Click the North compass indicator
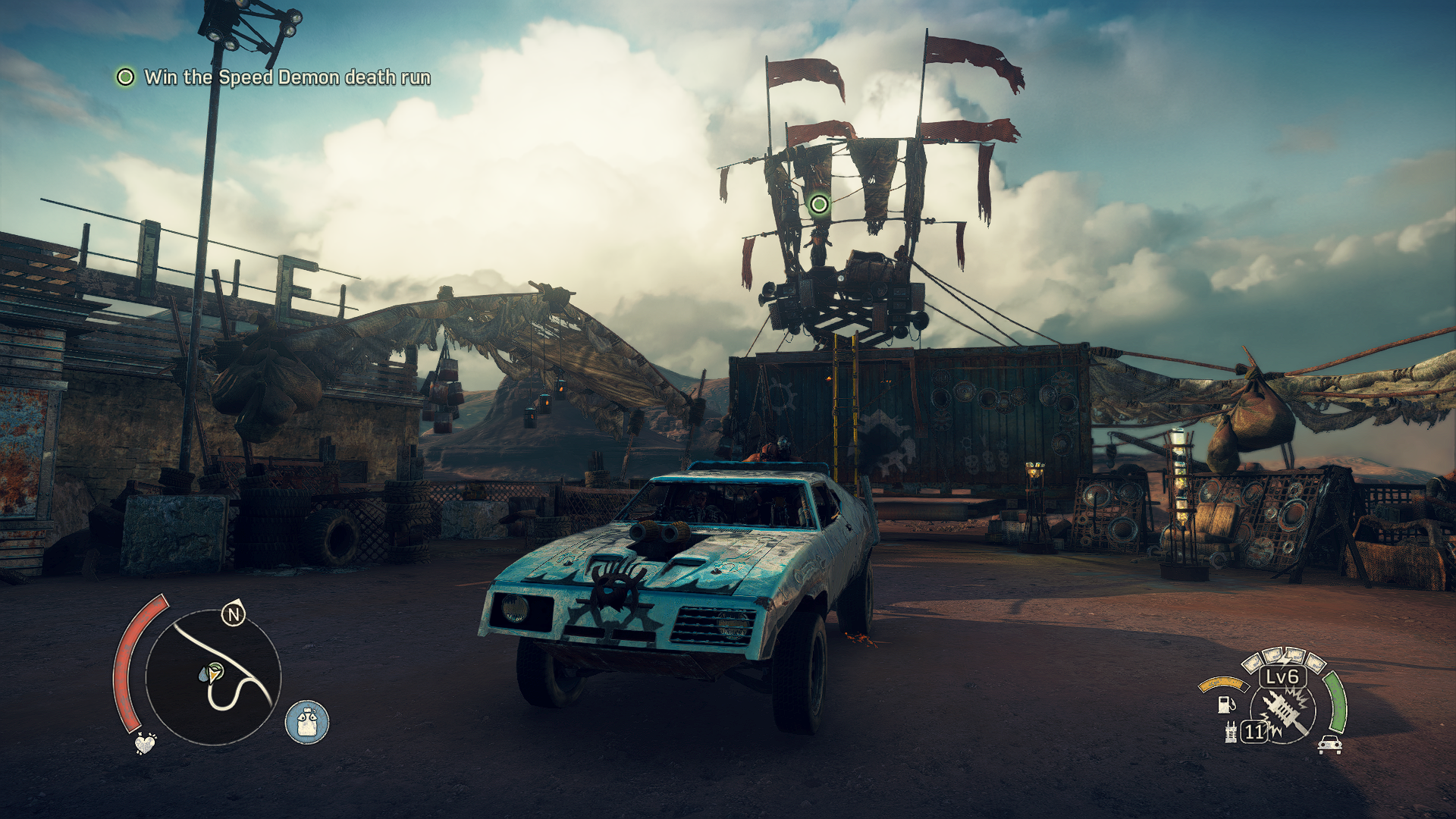Screen dimensions: 1456x819 [234, 614]
